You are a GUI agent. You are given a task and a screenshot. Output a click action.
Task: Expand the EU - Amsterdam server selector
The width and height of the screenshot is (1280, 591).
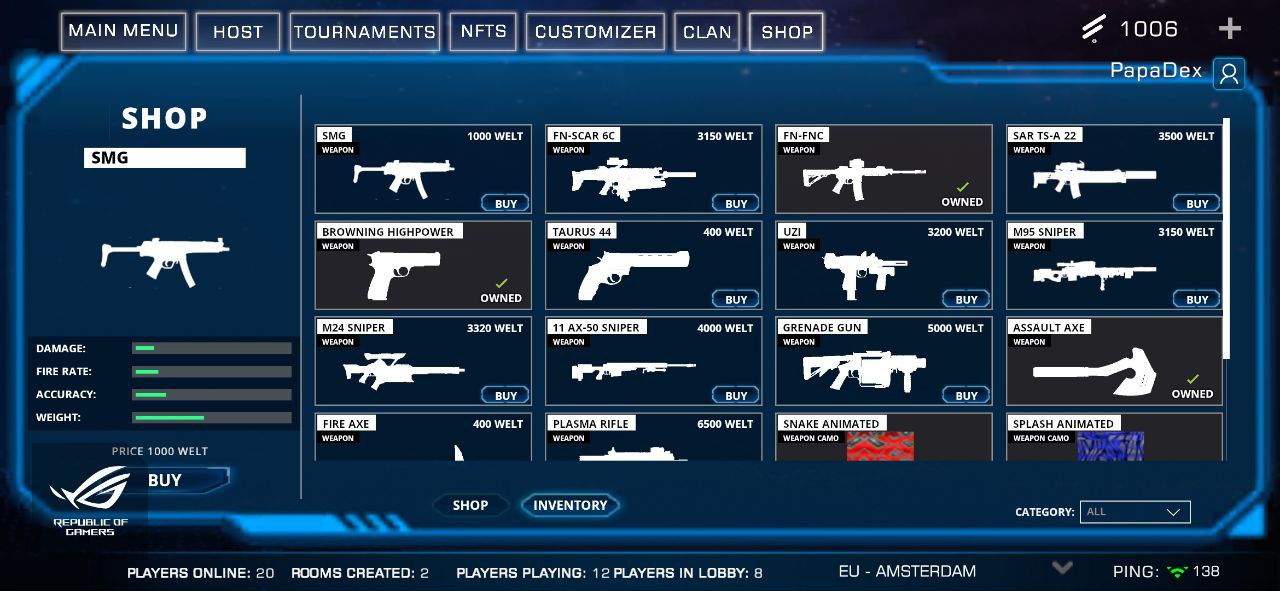(x=1062, y=568)
